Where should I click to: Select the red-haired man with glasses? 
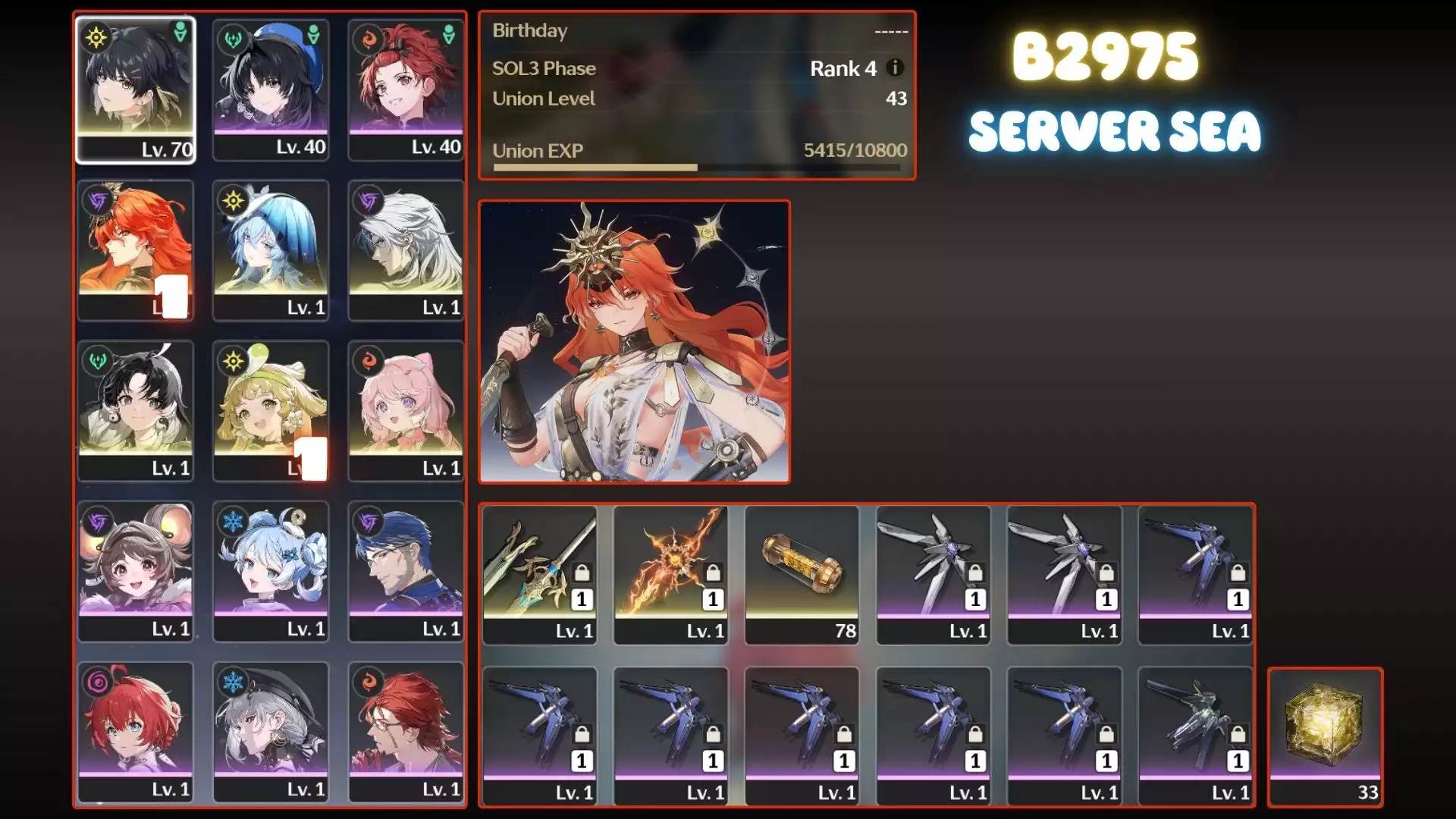406,733
